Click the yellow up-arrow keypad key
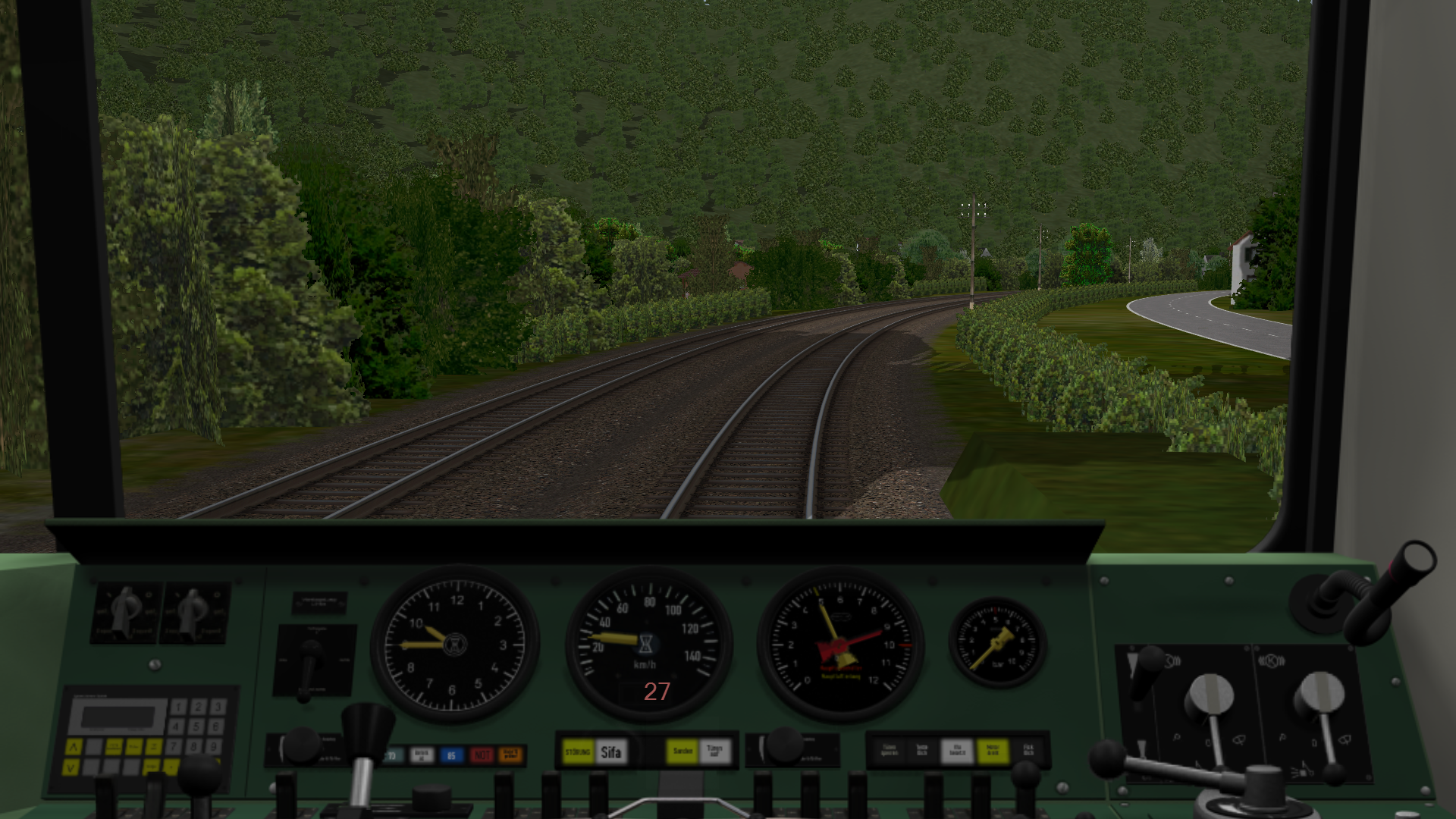Screen dimensions: 1456x819 (x=74, y=747)
